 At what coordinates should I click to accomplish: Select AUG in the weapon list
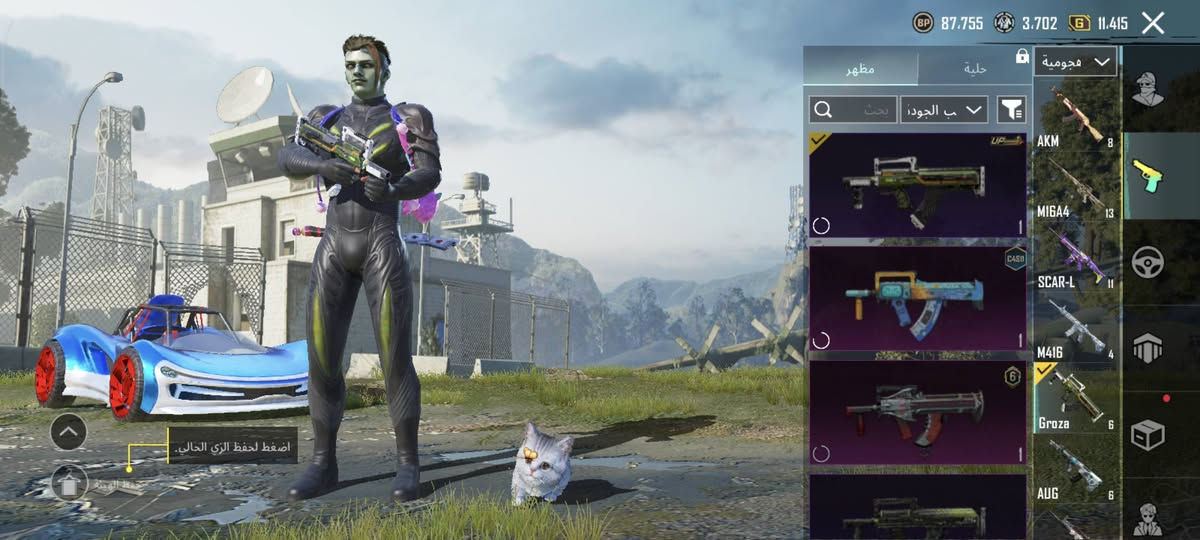pyautogui.click(x=1075, y=468)
